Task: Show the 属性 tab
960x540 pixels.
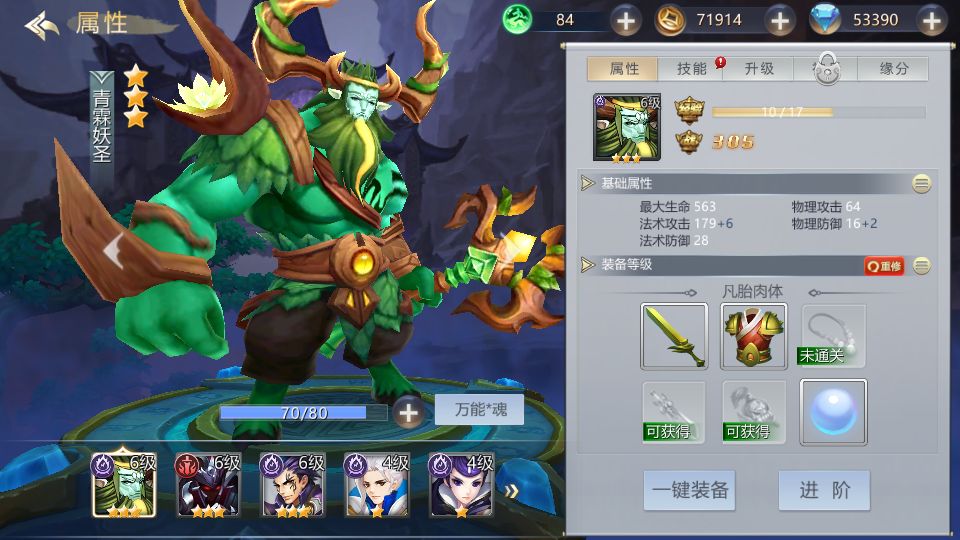Action: pos(623,69)
